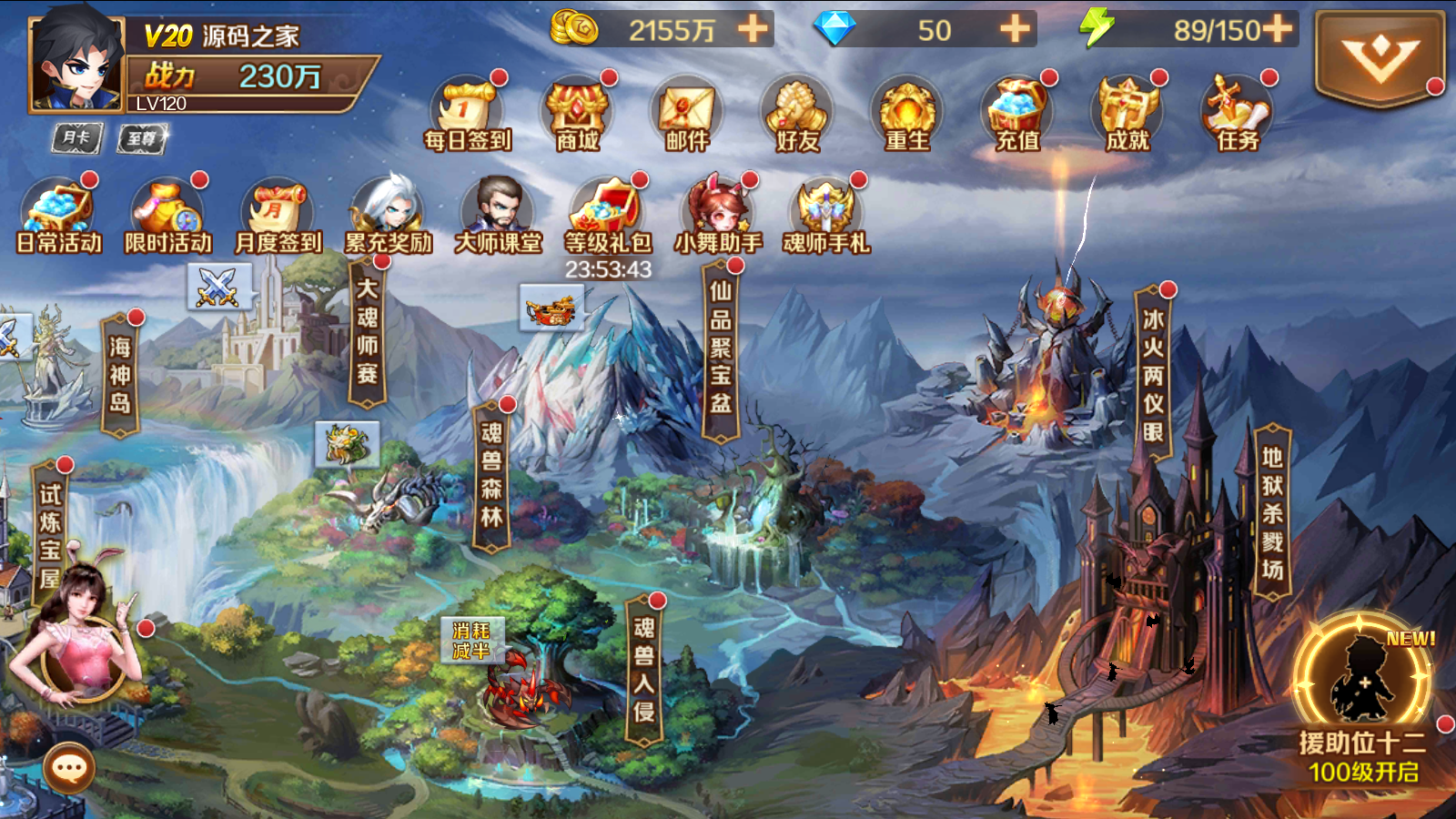View 成就 achievements
The width and height of the screenshot is (1456, 819).
(1127, 115)
